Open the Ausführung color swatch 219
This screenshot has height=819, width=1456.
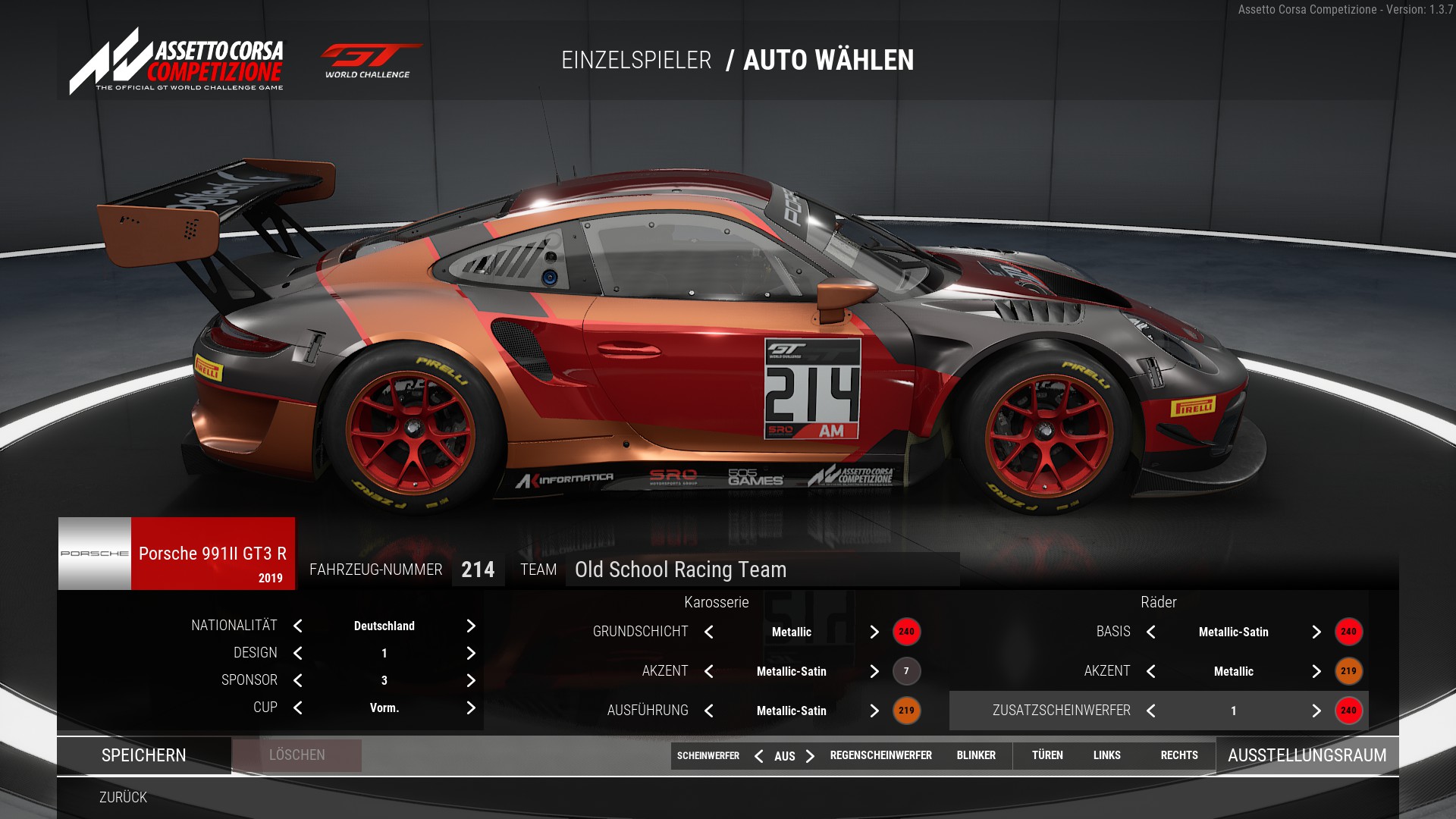(x=906, y=711)
